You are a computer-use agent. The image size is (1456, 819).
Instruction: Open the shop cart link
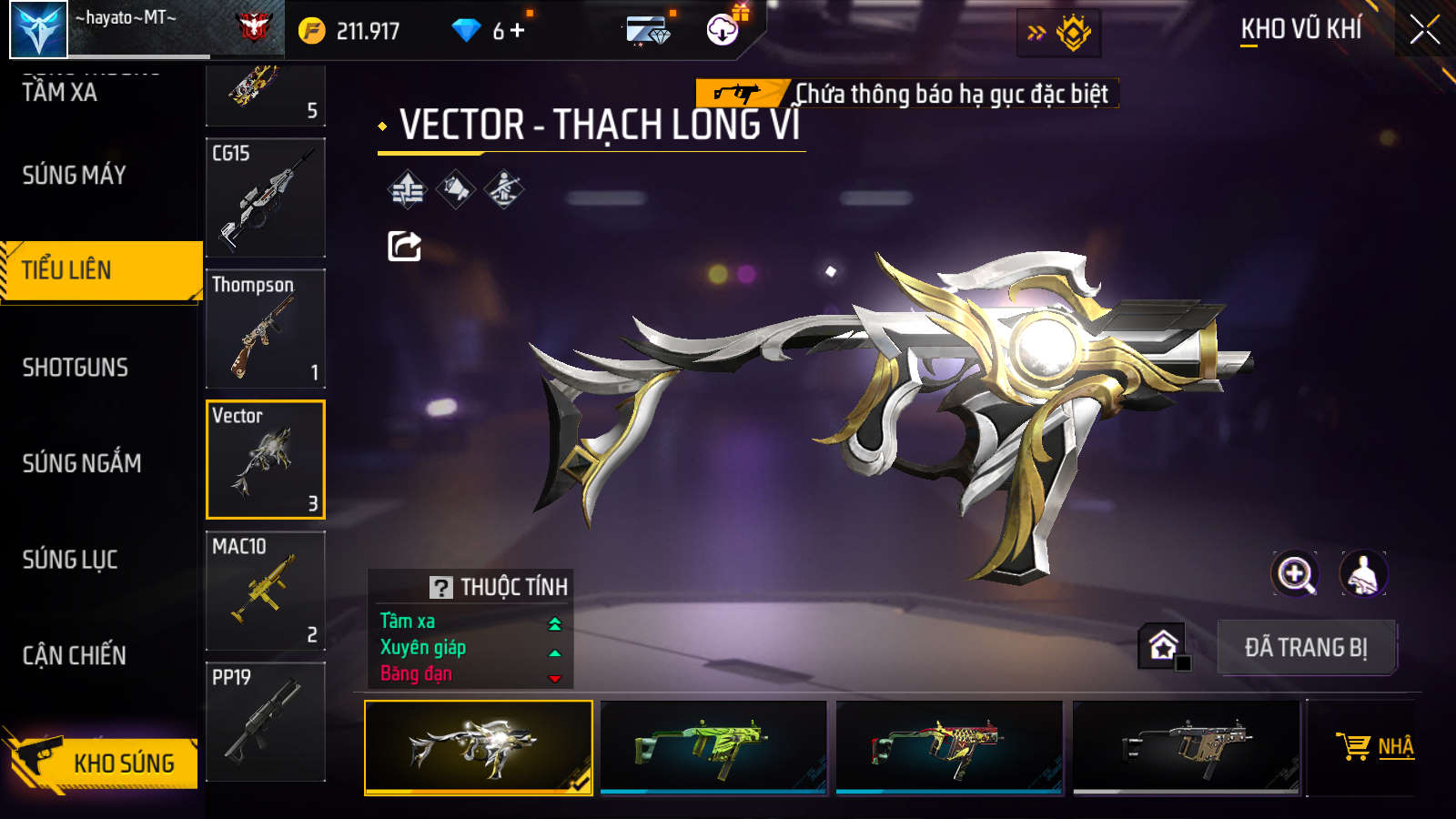1374,746
